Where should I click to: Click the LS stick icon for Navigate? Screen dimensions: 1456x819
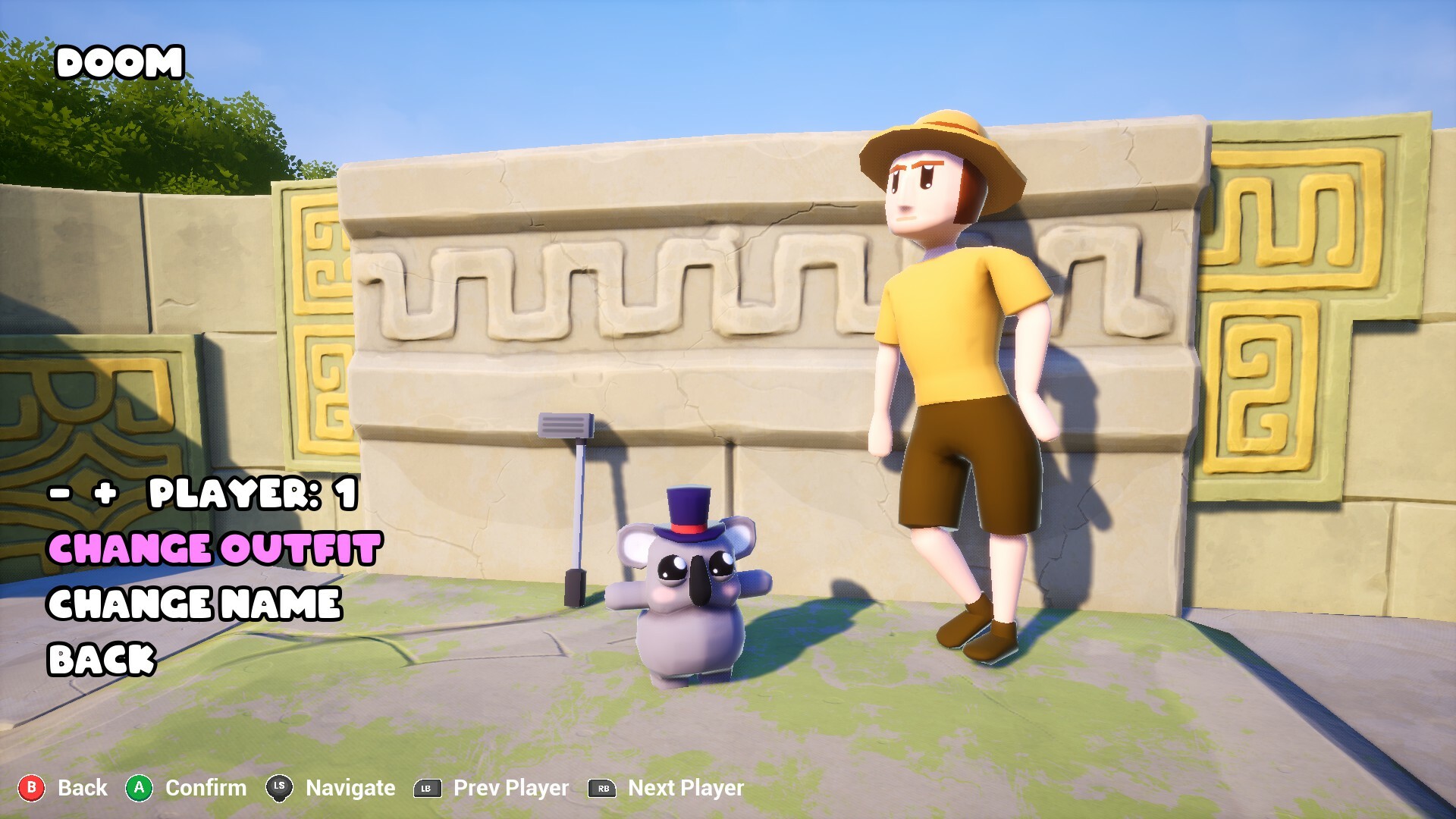tap(278, 787)
